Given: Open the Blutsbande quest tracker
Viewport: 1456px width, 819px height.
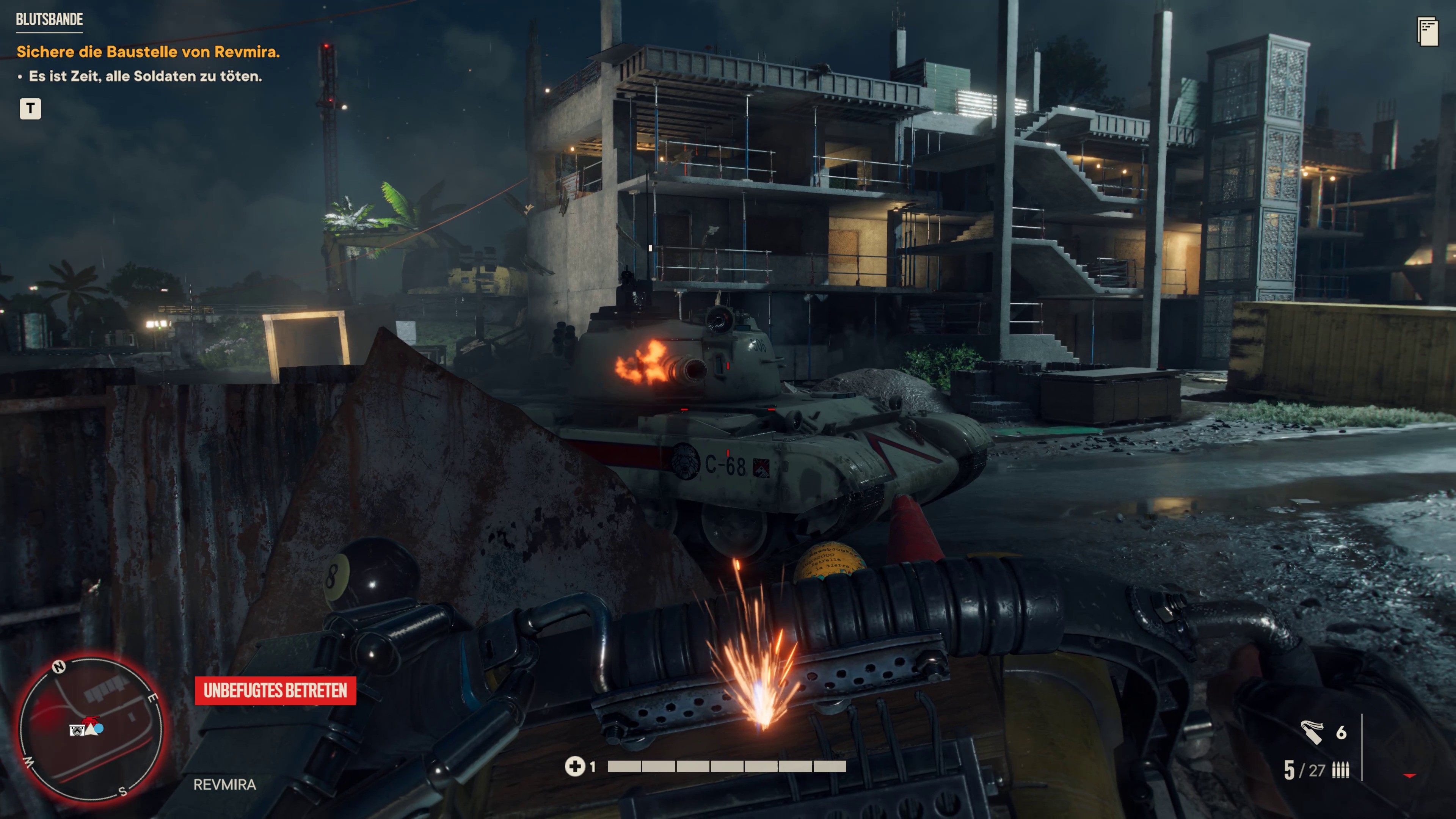Looking at the screenshot, I should pos(49,20).
